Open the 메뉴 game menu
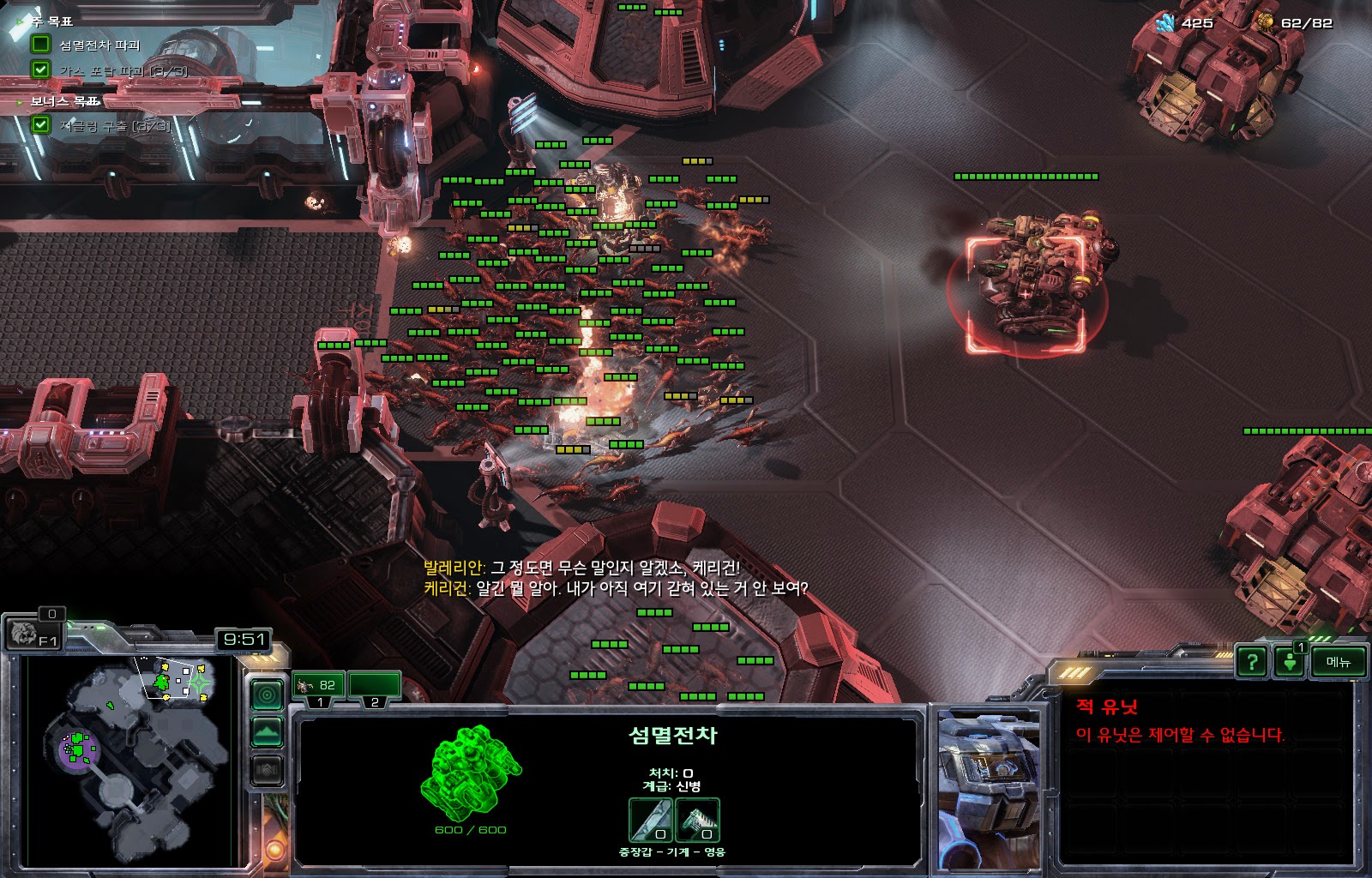The image size is (1372, 878). 1338,661
